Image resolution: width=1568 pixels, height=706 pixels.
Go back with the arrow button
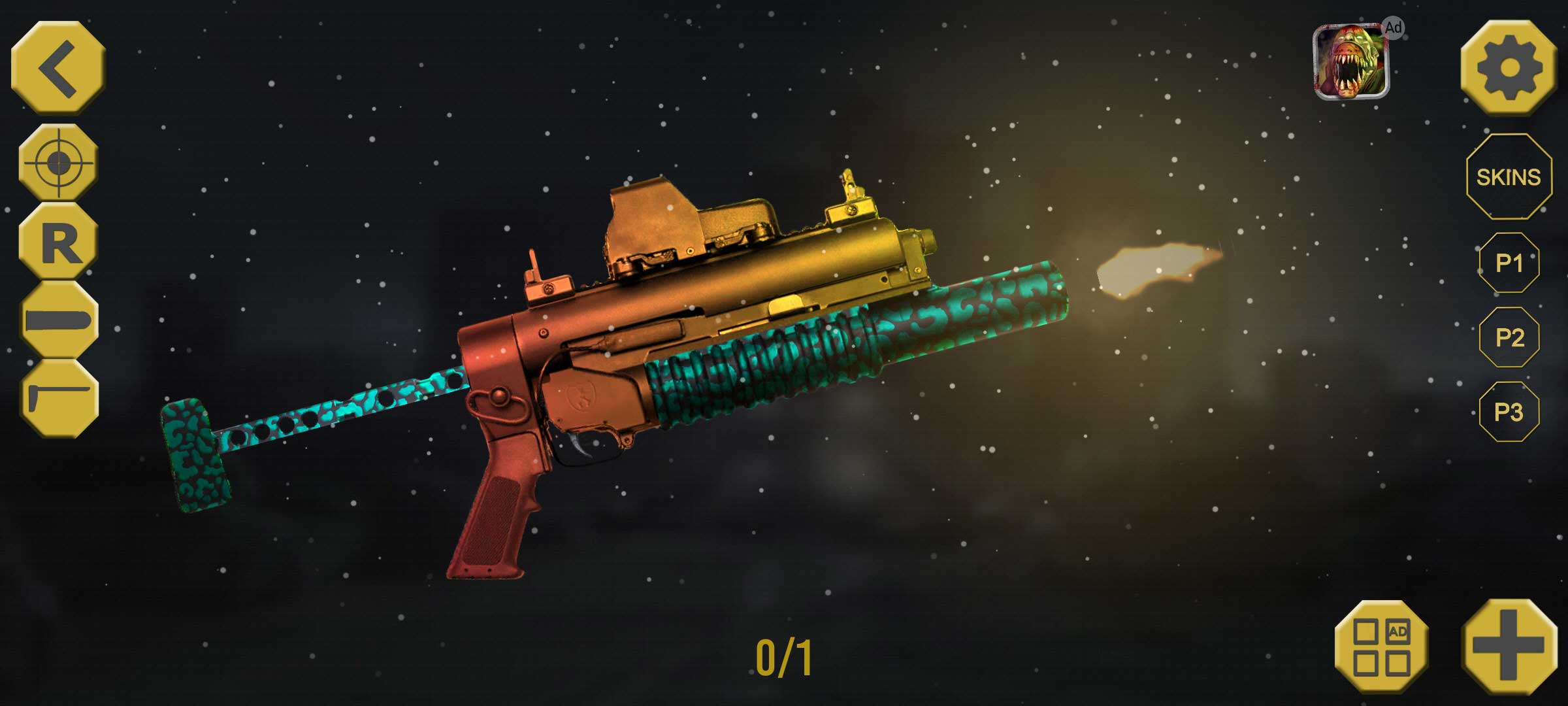pos(59,67)
